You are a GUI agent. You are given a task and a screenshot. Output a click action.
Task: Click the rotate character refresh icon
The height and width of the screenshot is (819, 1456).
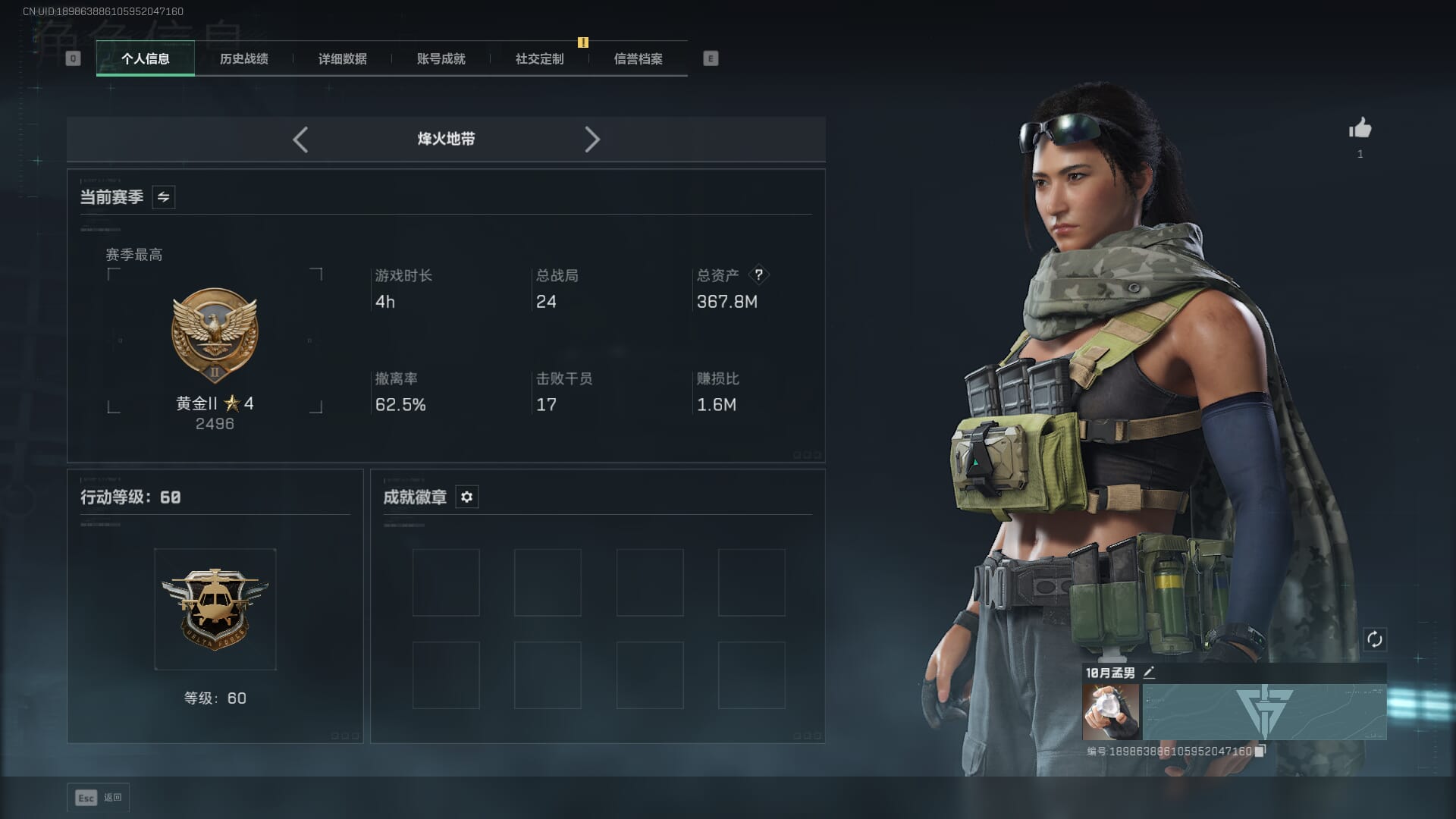[x=1374, y=639]
